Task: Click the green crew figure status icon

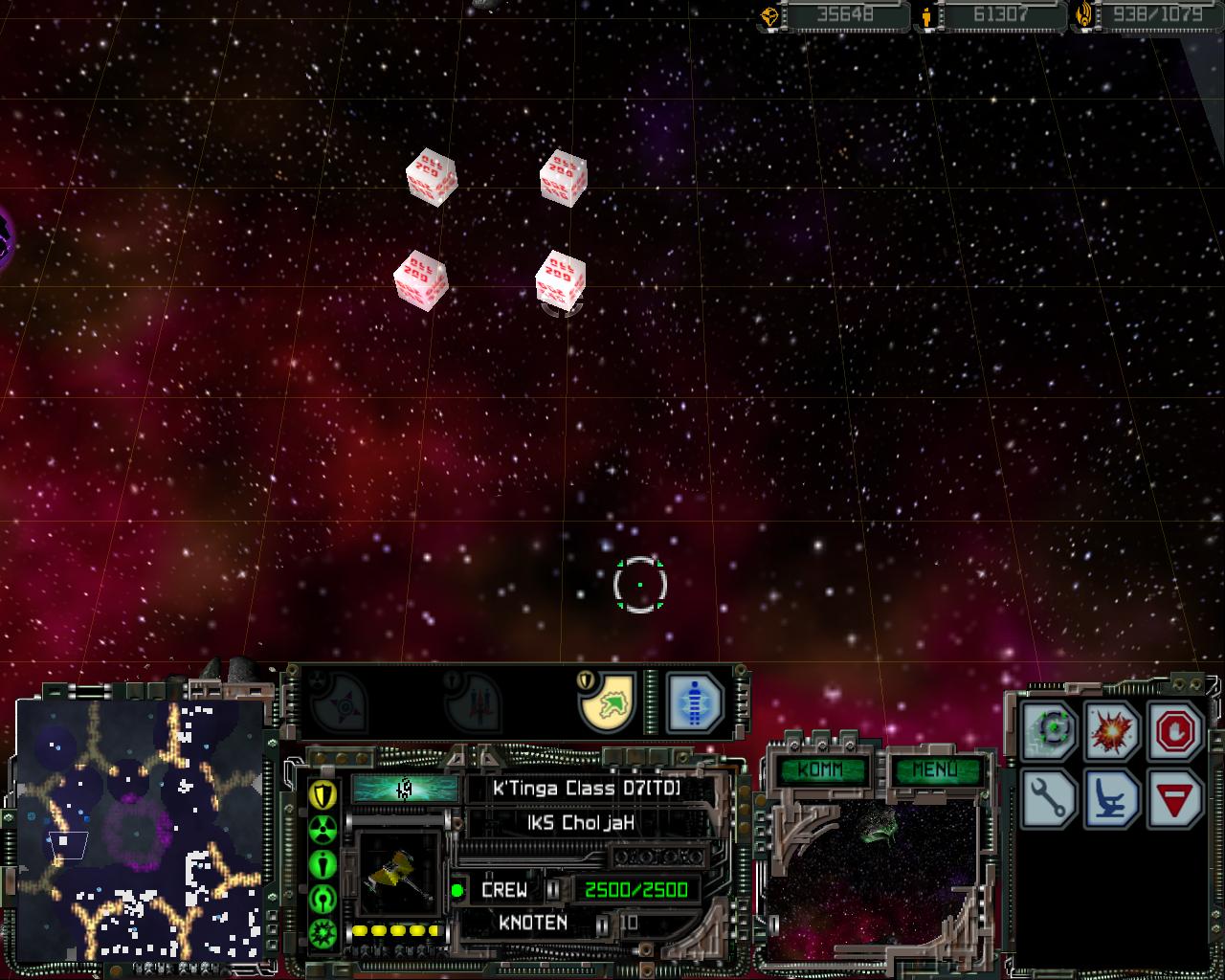Action: (323, 863)
